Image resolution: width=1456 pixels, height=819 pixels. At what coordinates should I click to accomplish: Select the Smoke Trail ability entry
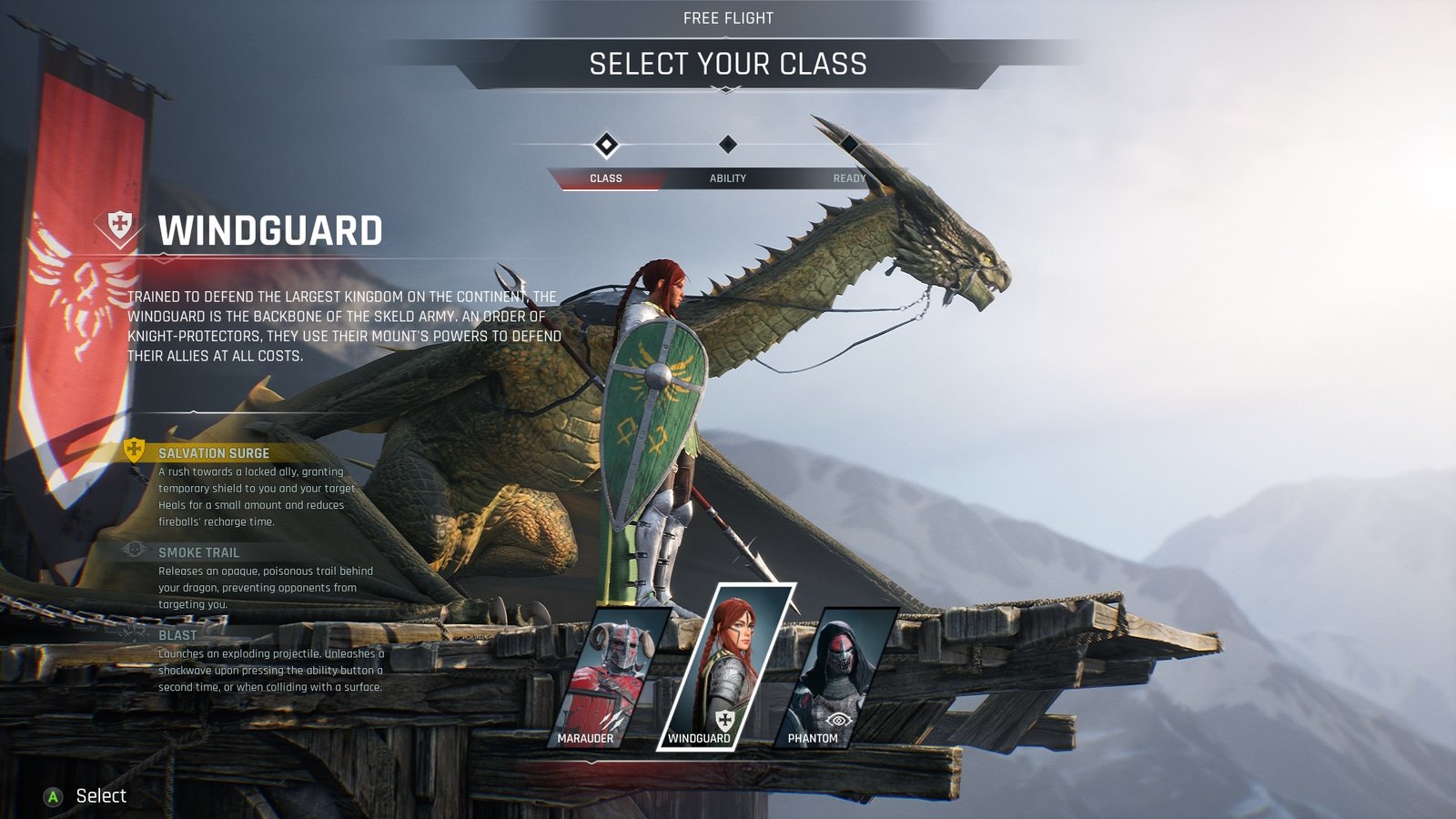pyautogui.click(x=198, y=552)
